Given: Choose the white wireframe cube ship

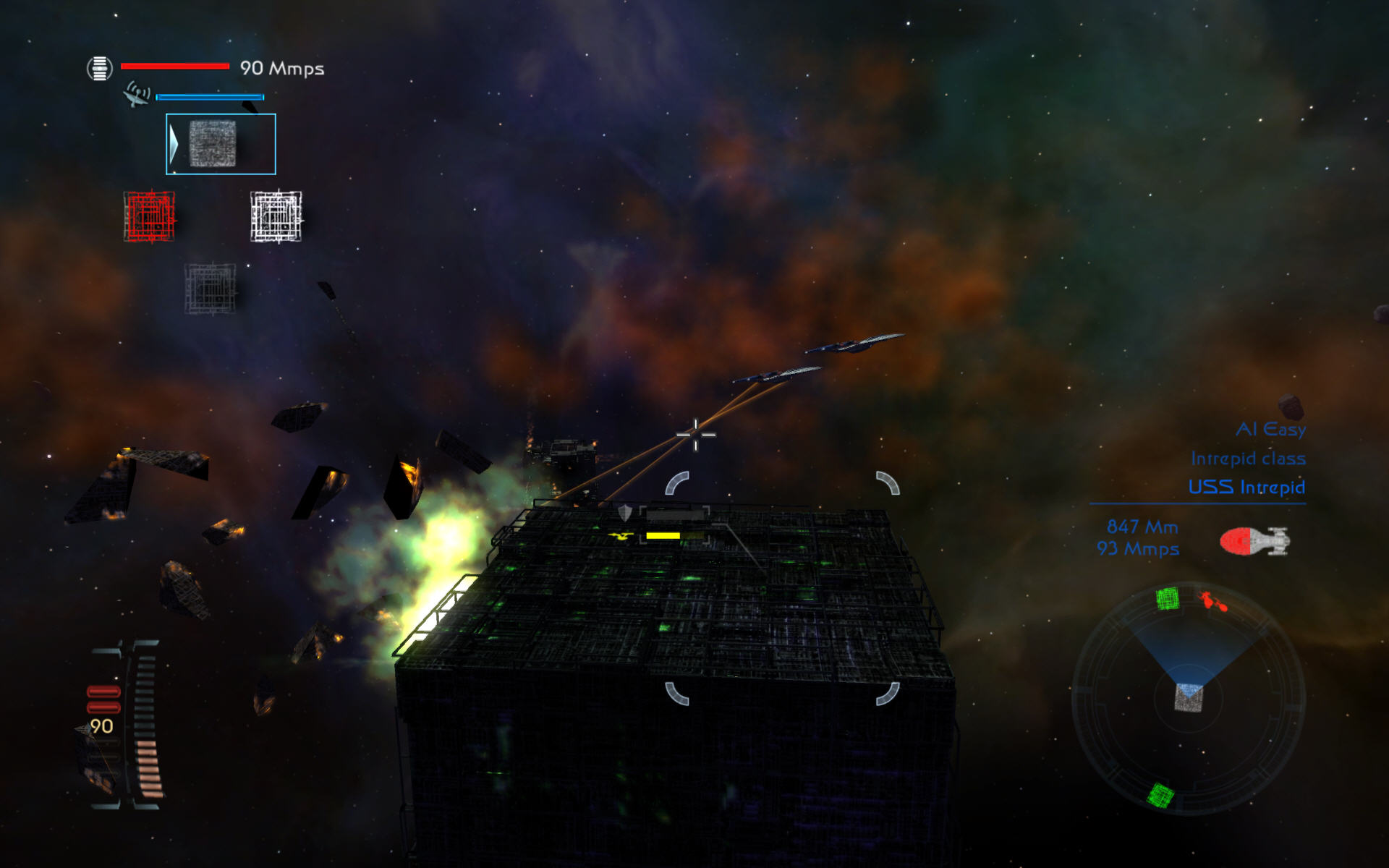Looking at the screenshot, I should [276, 216].
